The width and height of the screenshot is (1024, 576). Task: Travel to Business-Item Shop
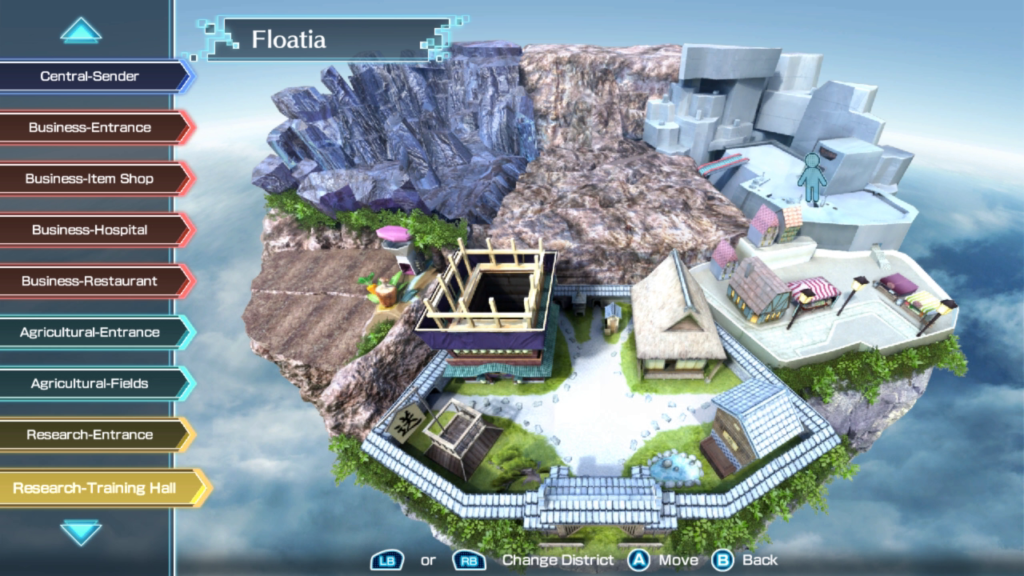90,179
